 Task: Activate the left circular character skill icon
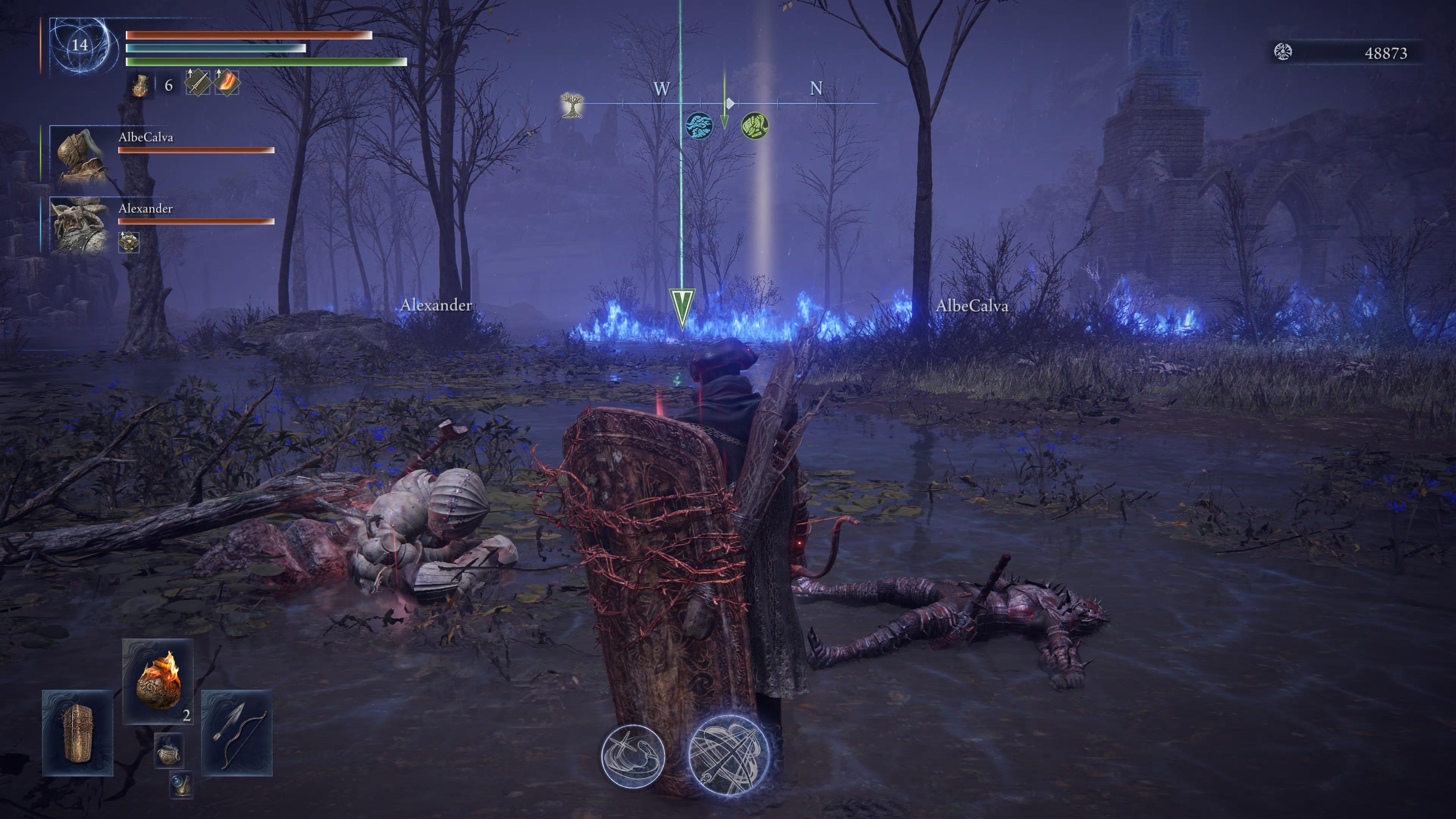click(632, 755)
